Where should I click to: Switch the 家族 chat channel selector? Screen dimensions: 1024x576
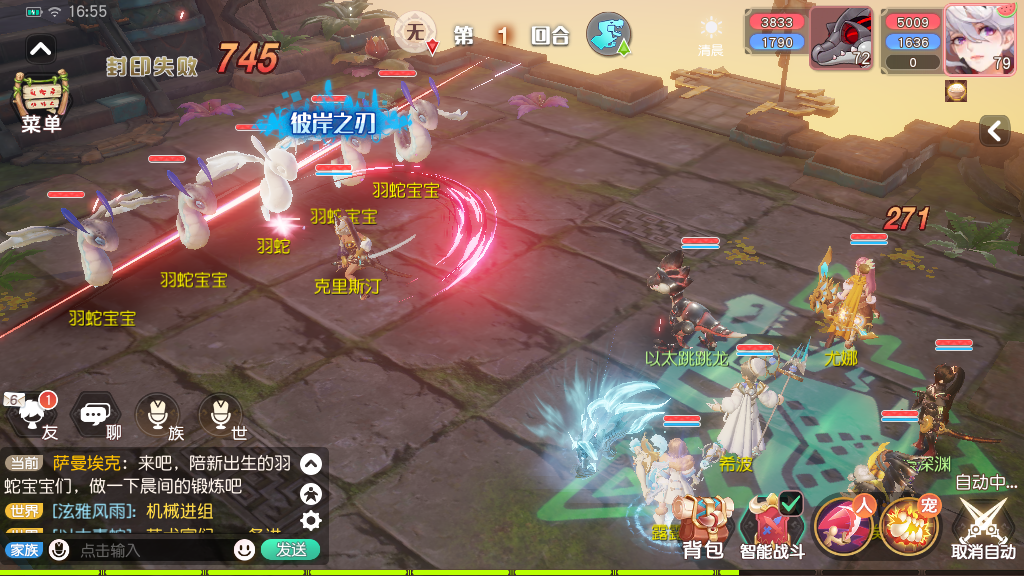(x=23, y=549)
